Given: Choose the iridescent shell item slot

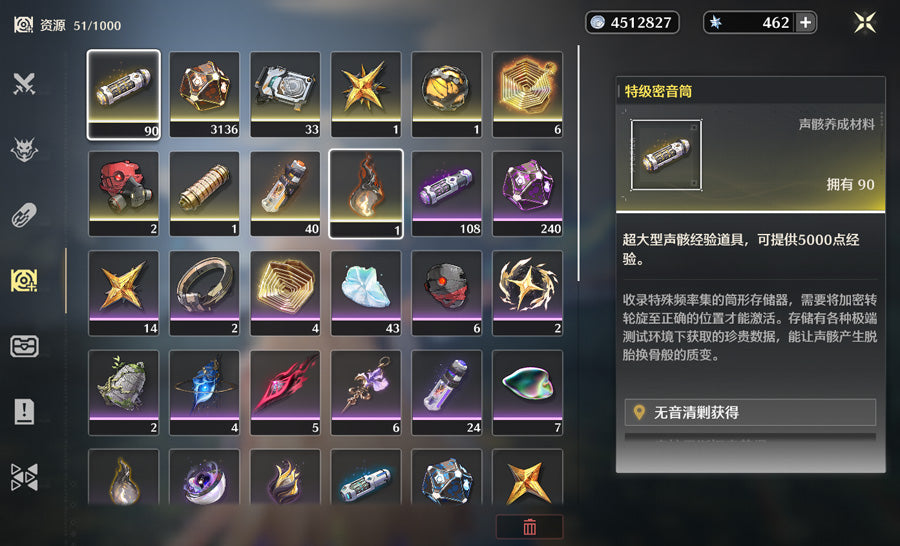Looking at the screenshot, I should [x=527, y=392].
